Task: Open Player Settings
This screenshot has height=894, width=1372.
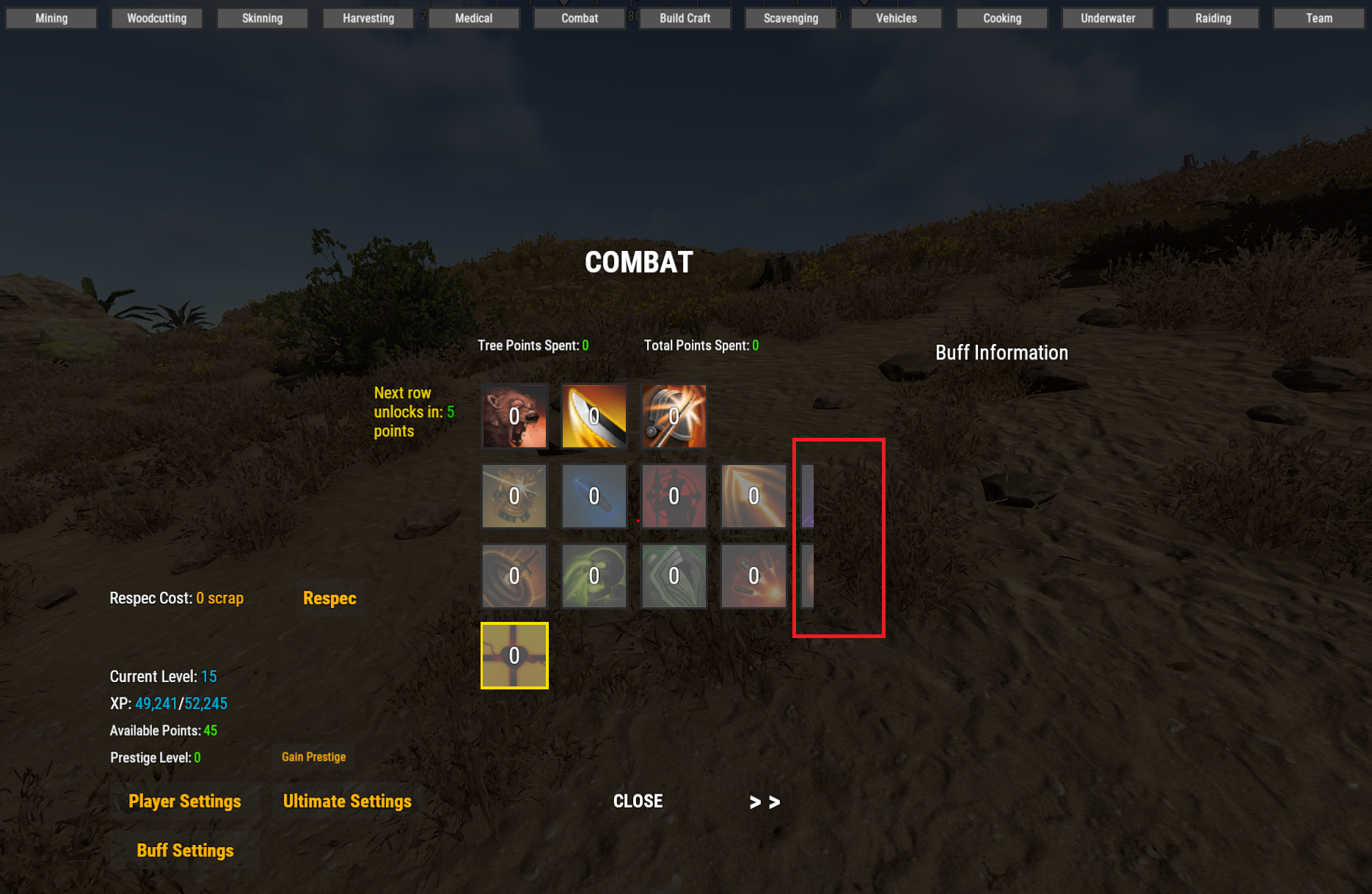Action: point(185,802)
